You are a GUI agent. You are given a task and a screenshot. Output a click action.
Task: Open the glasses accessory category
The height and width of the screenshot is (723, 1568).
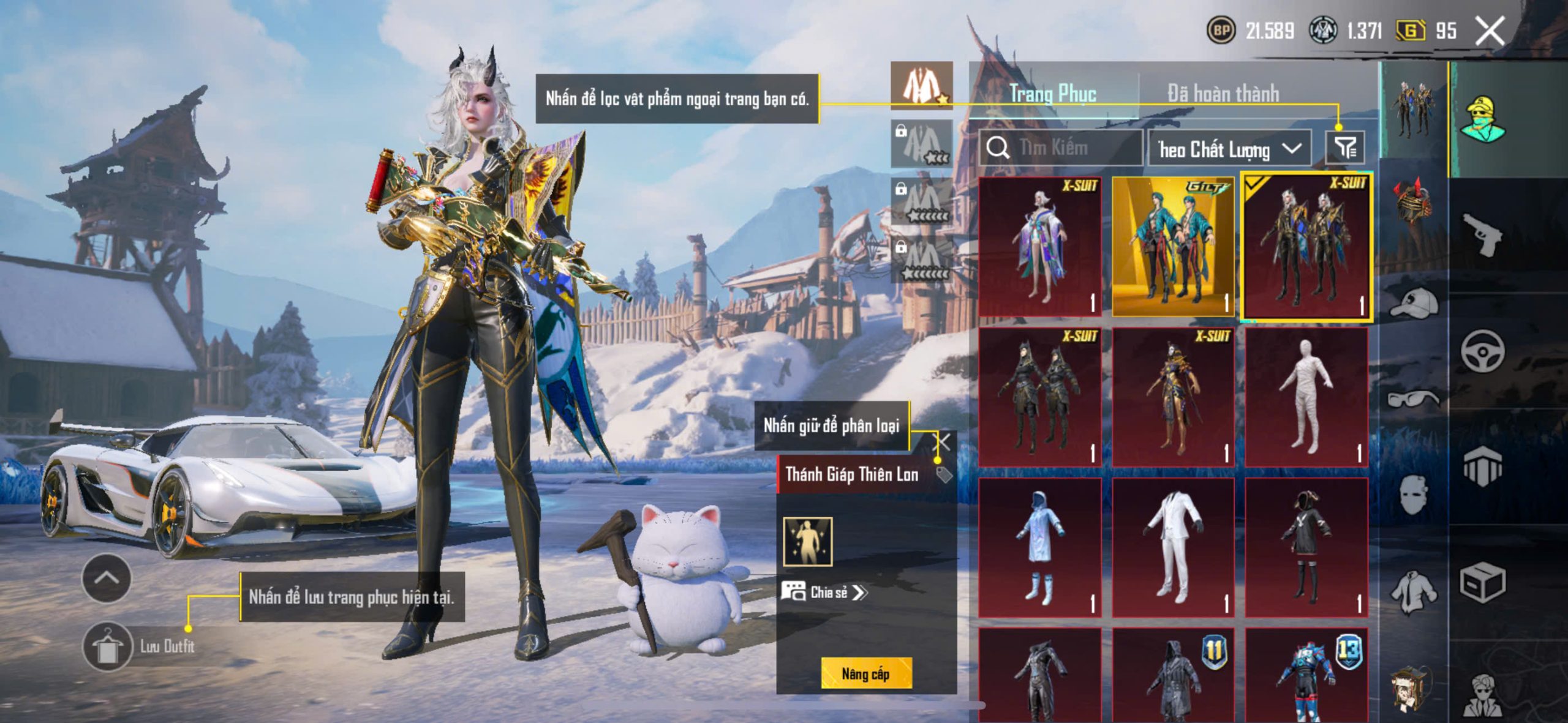pyautogui.click(x=1413, y=400)
